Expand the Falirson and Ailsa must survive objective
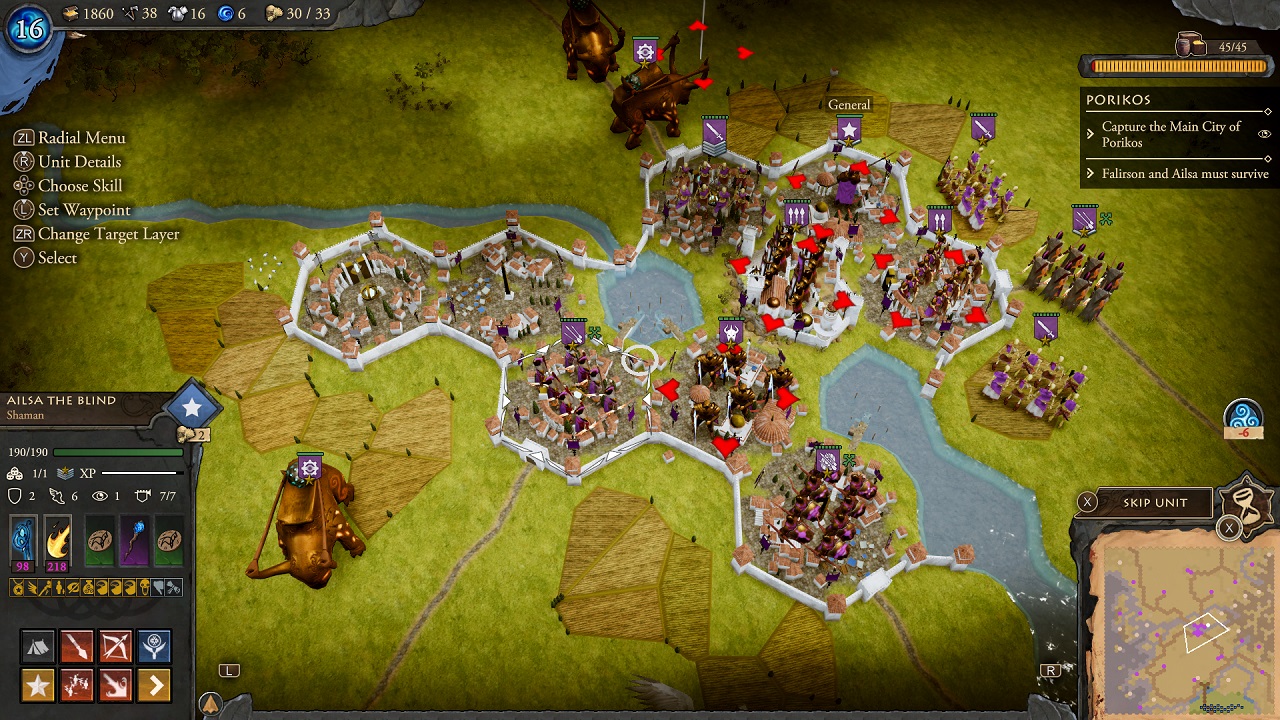The height and width of the screenshot is (720, 1280). point(1090,173)
